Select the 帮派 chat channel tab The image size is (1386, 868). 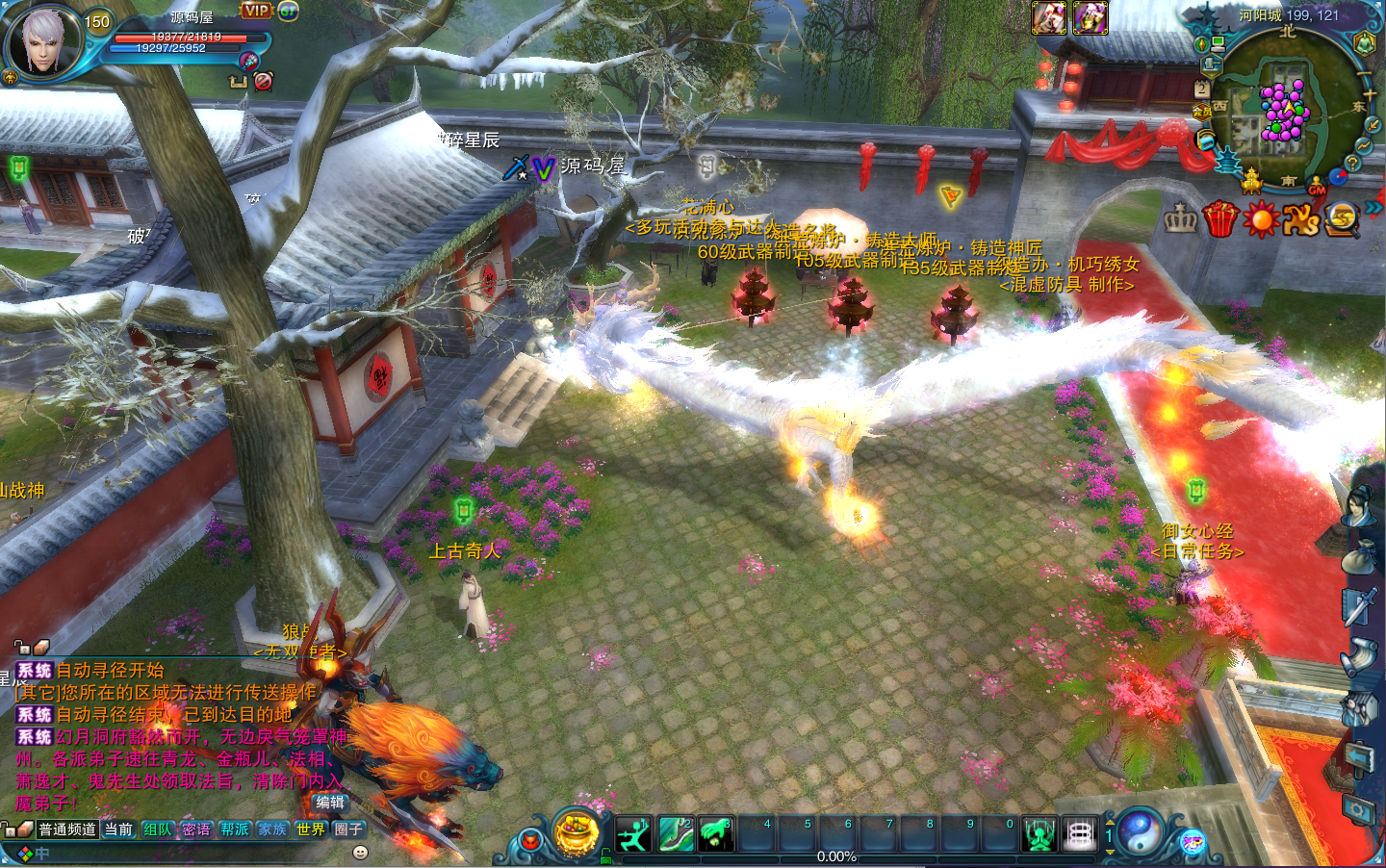(x=234, y=830)
